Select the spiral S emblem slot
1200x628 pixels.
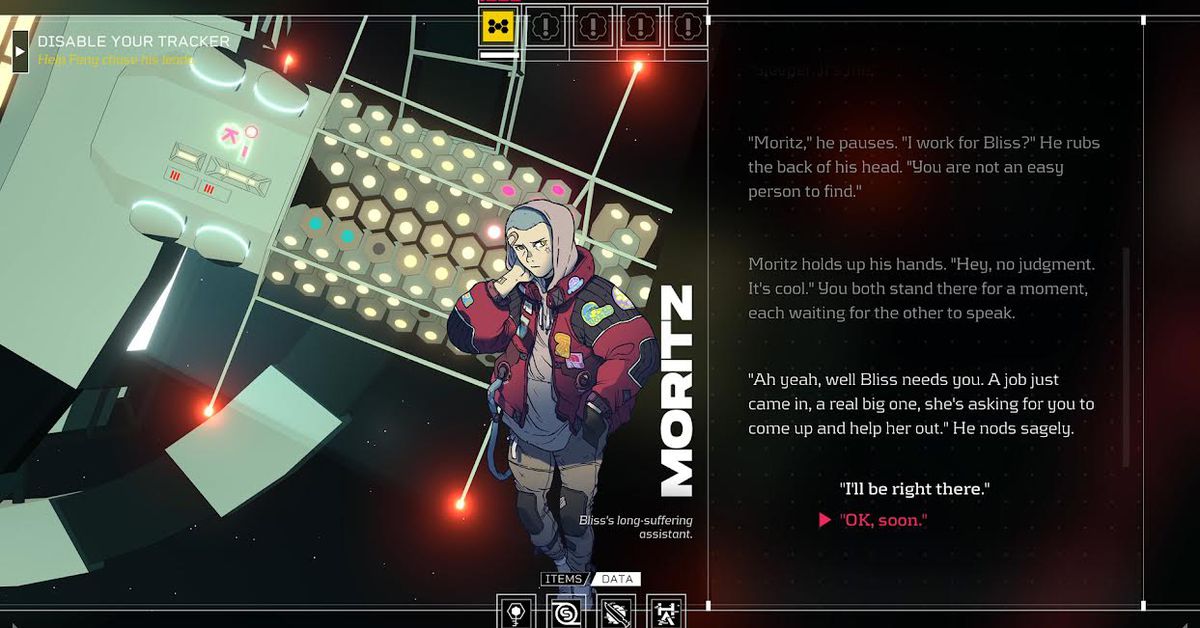pyautogui.click(x=567, y=612)
